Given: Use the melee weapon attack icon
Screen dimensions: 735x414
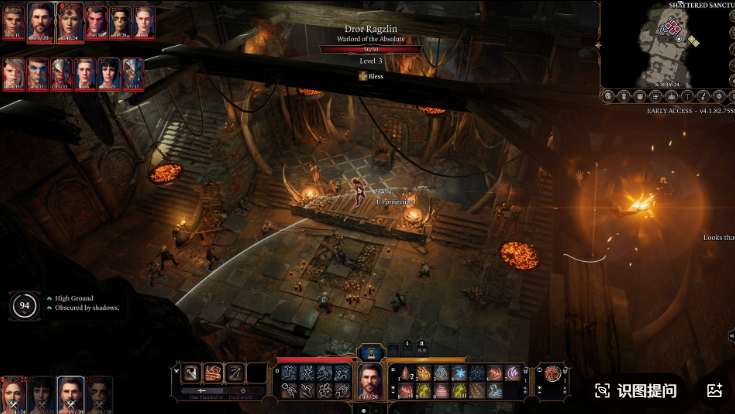Looking at the screenshot, I should [190, 373].
